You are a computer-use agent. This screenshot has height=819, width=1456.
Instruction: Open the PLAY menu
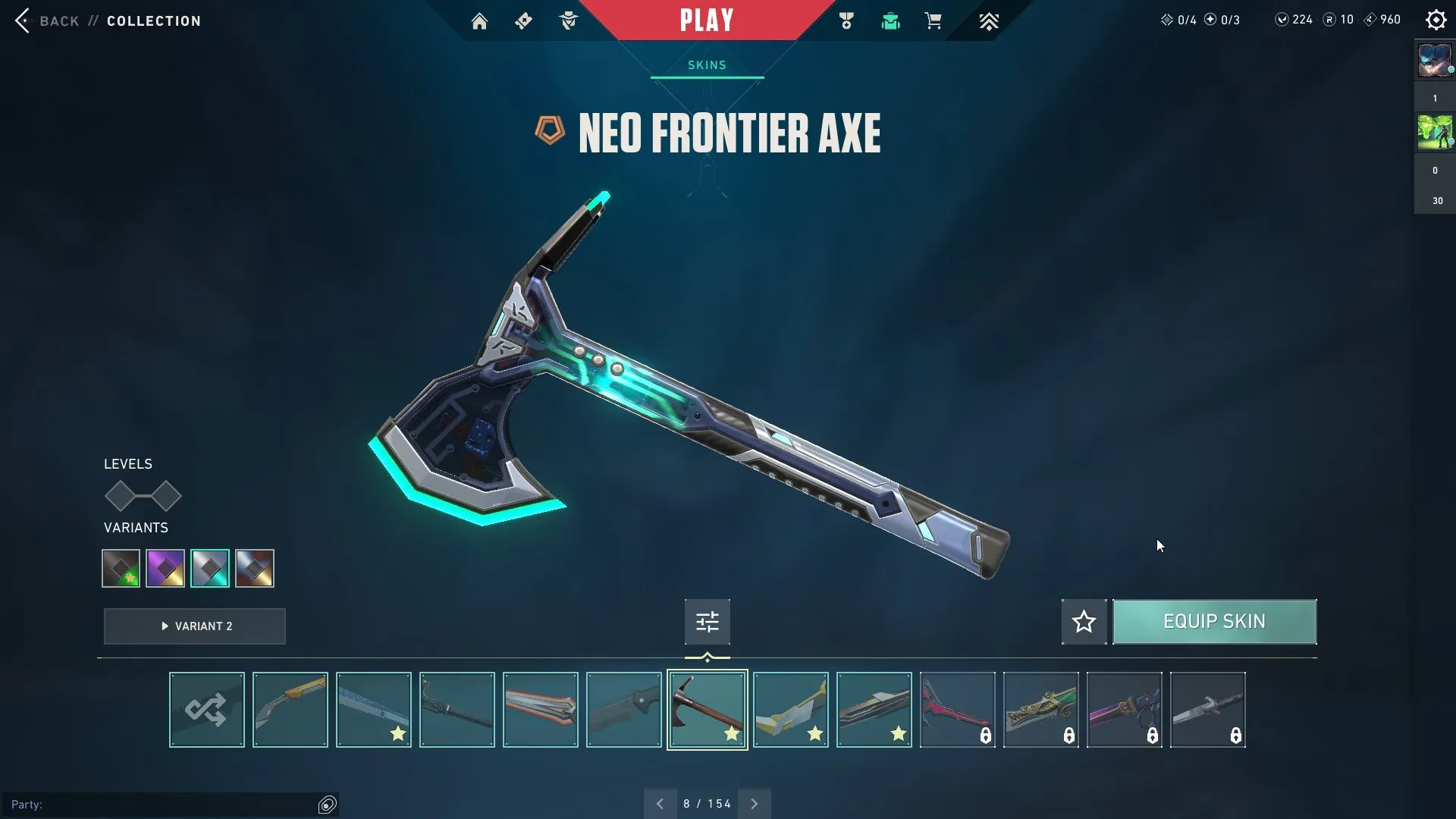coord(706,20)
